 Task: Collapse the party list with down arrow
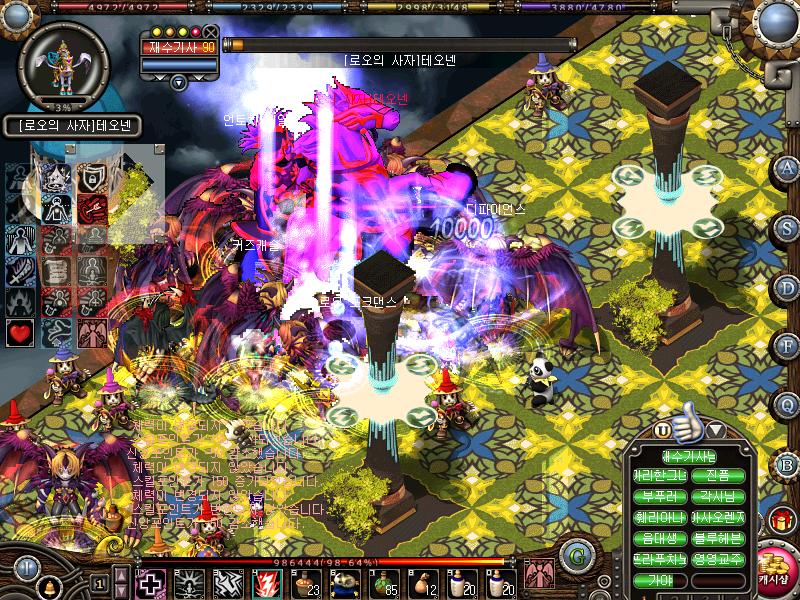click(x=717, y=430)
